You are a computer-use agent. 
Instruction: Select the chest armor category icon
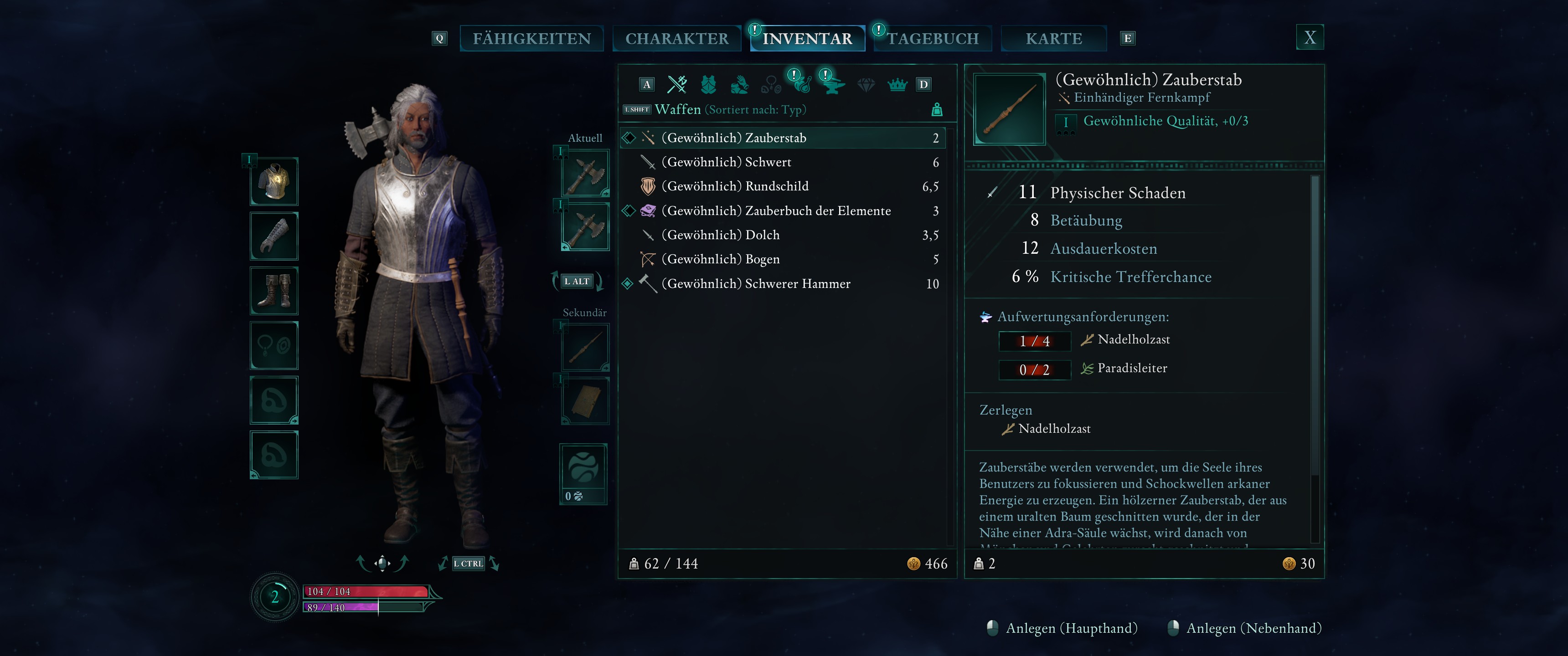point(708,85)
